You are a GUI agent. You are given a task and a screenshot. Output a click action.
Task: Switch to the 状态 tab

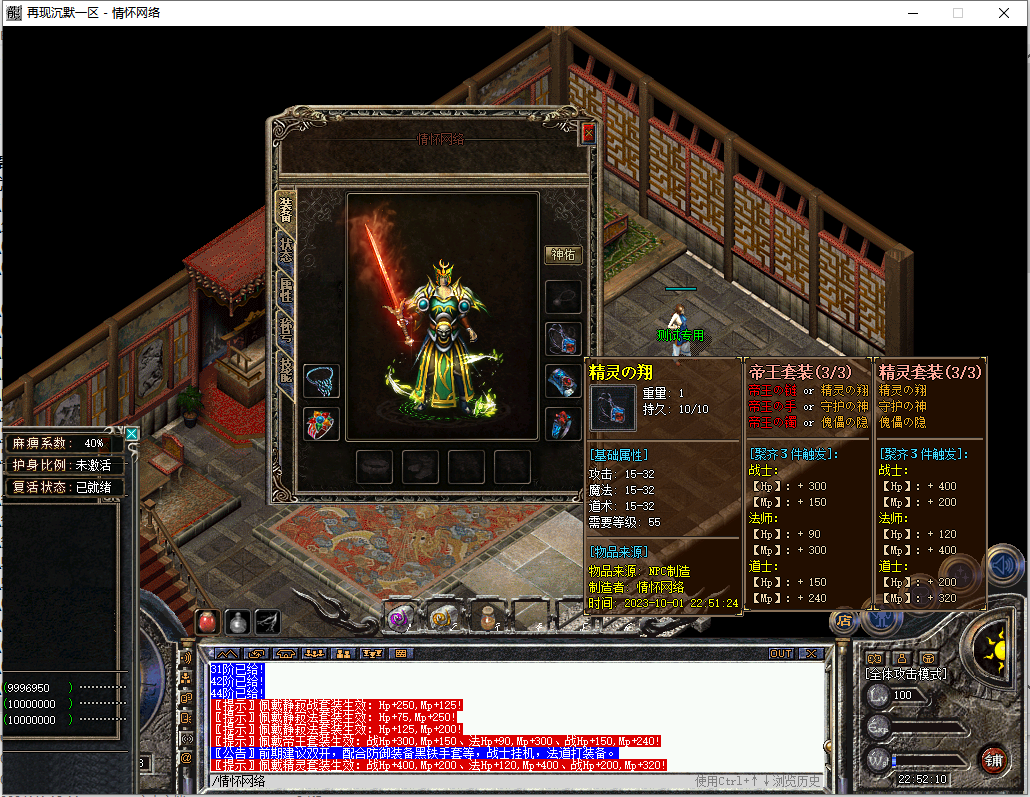click(286, 248)
